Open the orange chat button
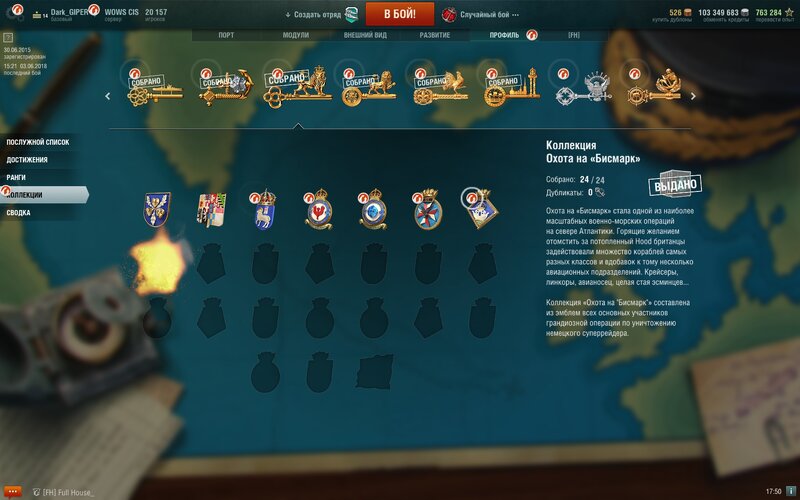The image size is (800, 500). tap(13, 491)
